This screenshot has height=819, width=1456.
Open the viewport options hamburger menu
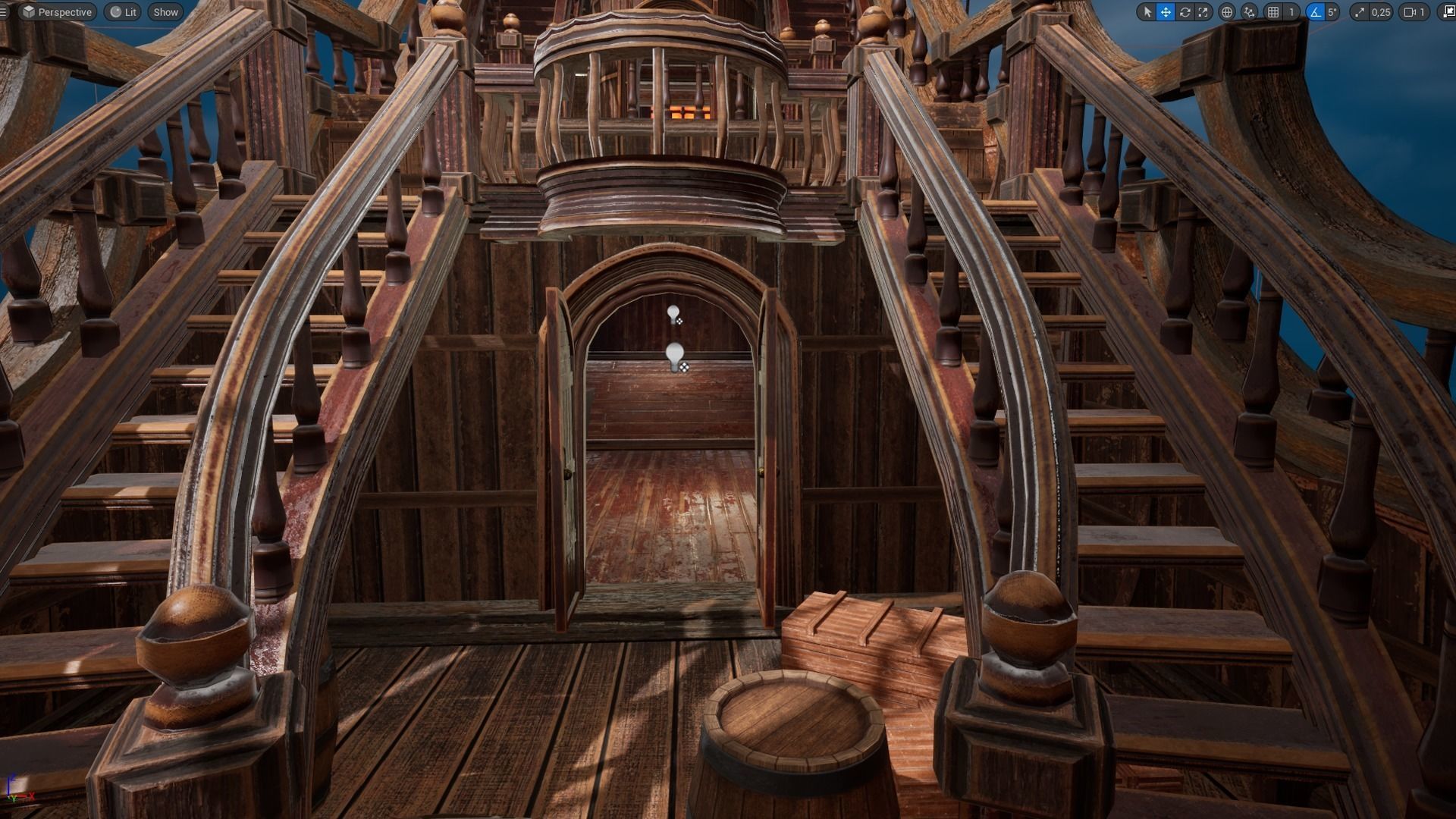click(x=4, y=12)
